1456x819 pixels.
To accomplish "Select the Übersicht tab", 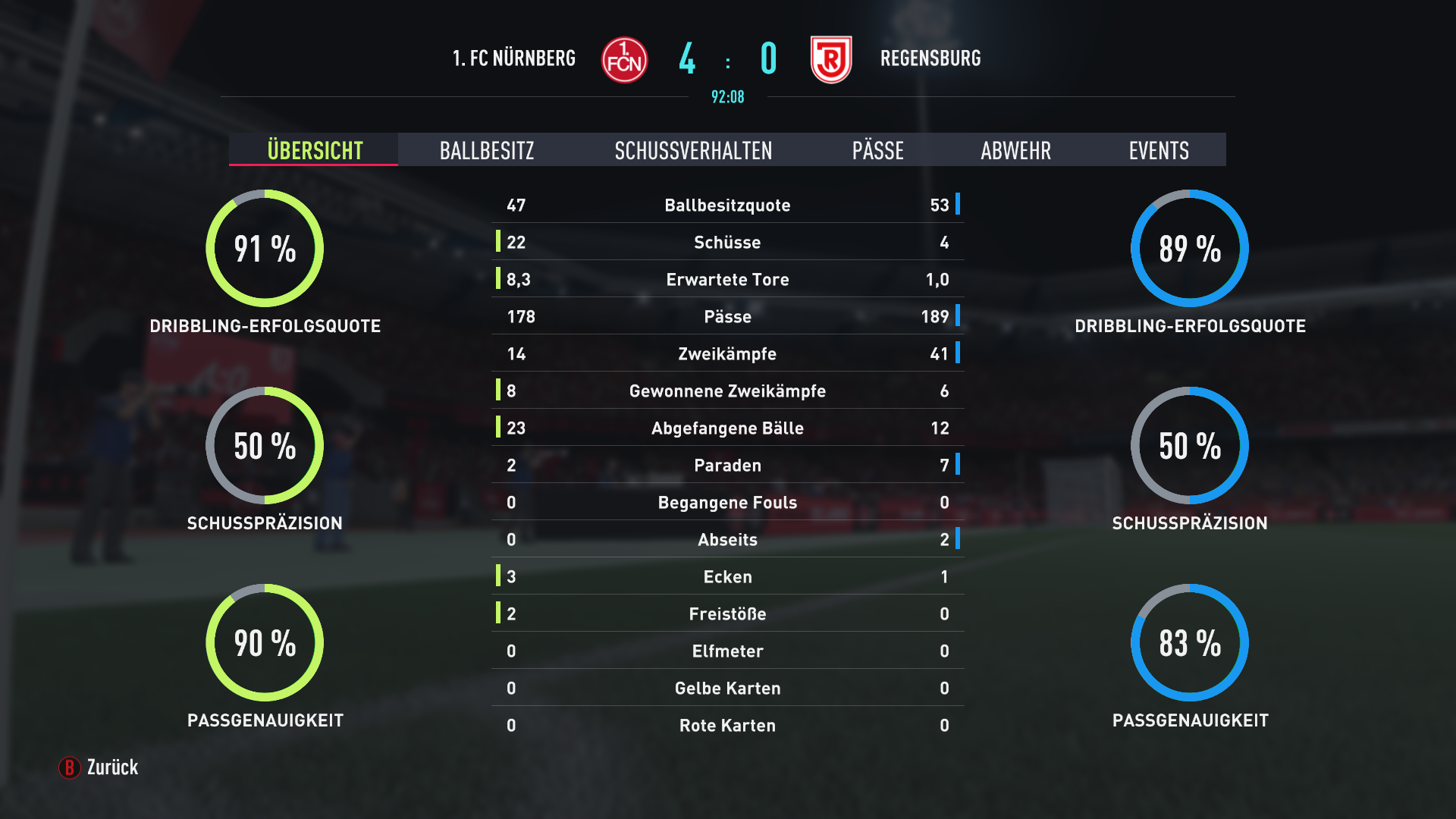I will [x=315, y=150].
